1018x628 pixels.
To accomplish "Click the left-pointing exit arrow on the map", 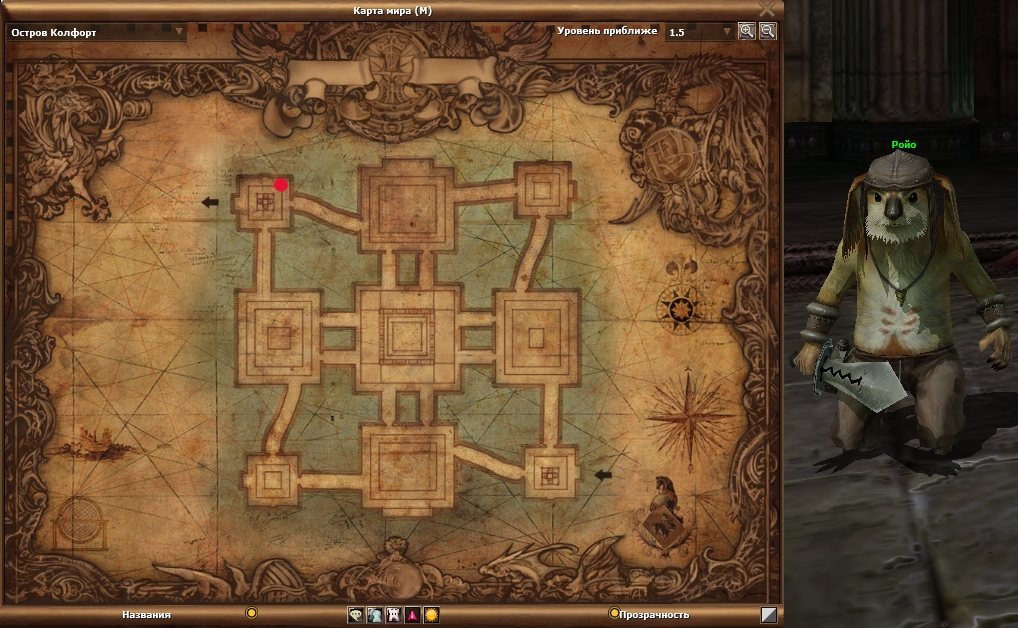I will click(x=210, y=202).
